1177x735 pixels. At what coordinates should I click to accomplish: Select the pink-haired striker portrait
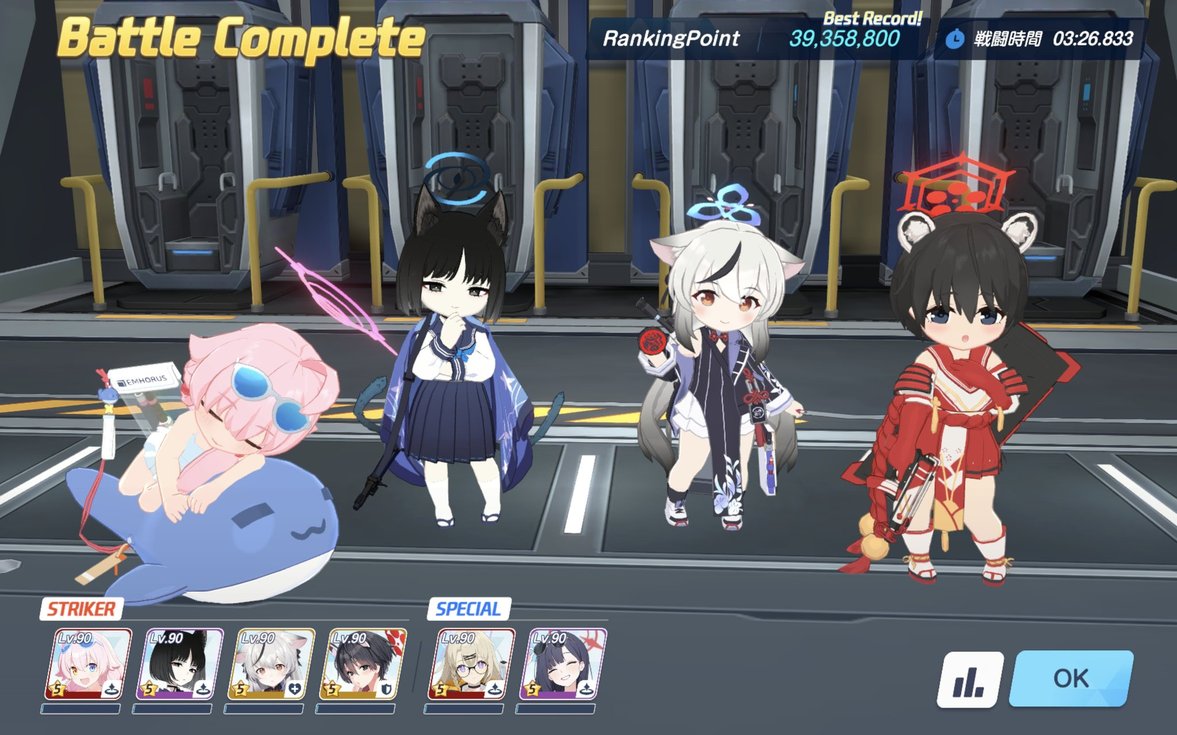click(88, 664)
